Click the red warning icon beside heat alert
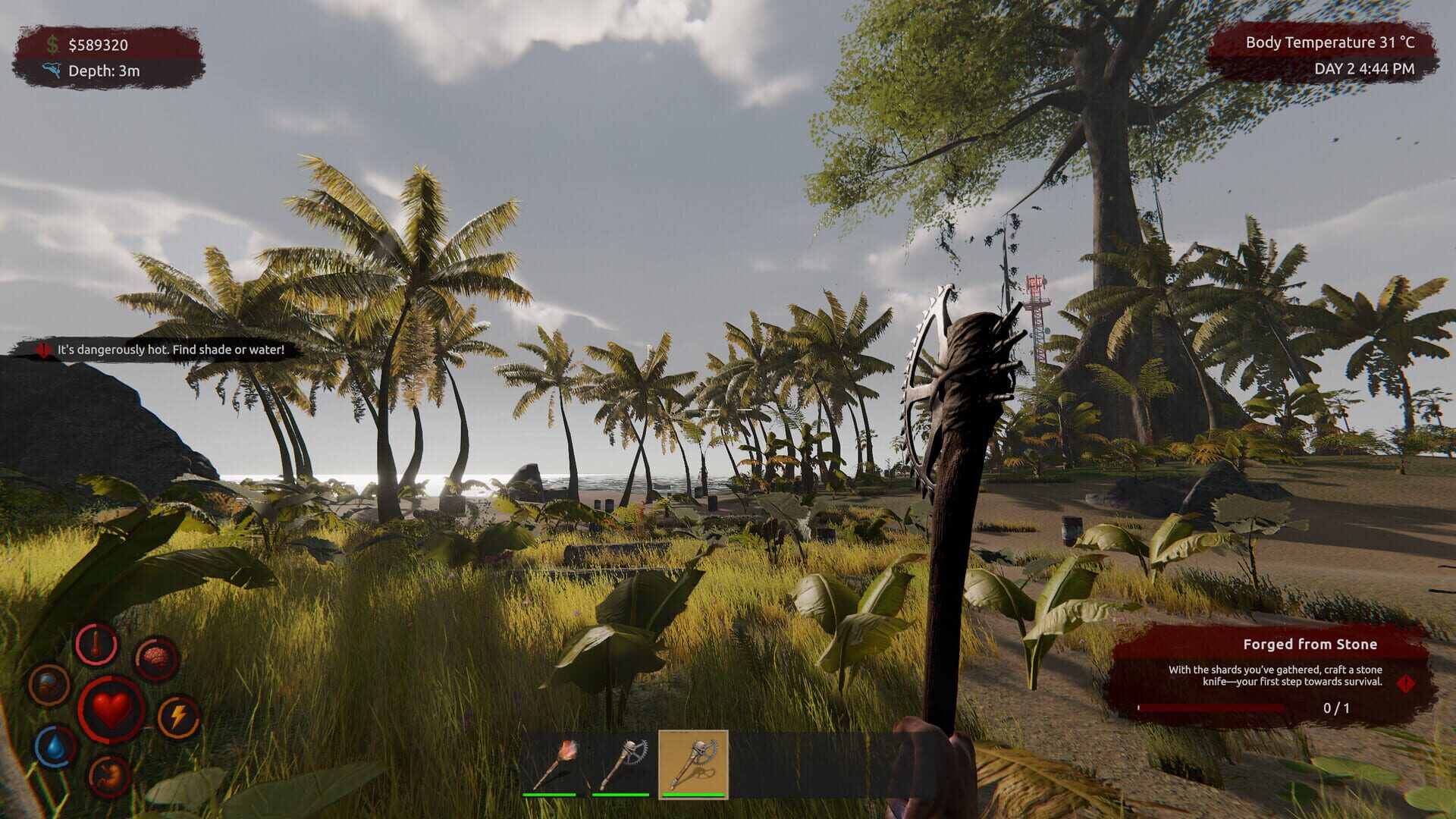The image size is (1456, 819). pos(43,350)
